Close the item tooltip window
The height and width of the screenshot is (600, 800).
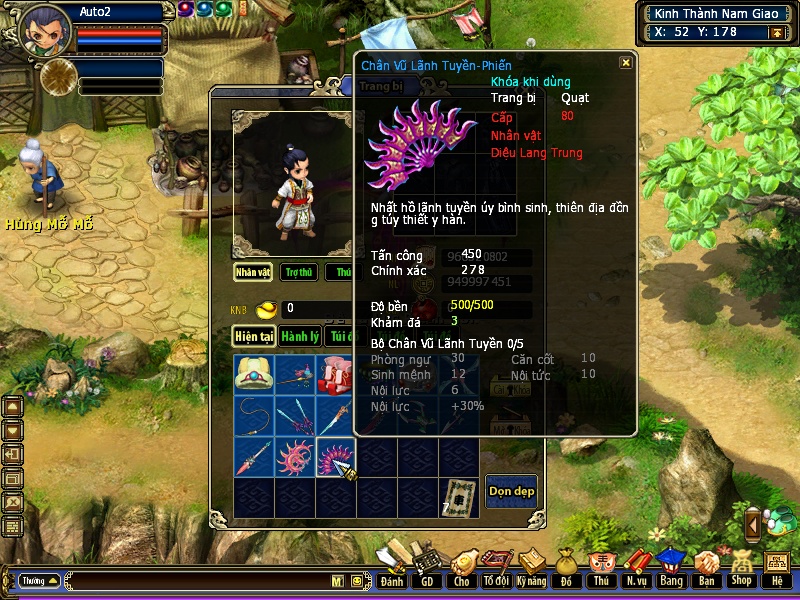click(626, 62)
